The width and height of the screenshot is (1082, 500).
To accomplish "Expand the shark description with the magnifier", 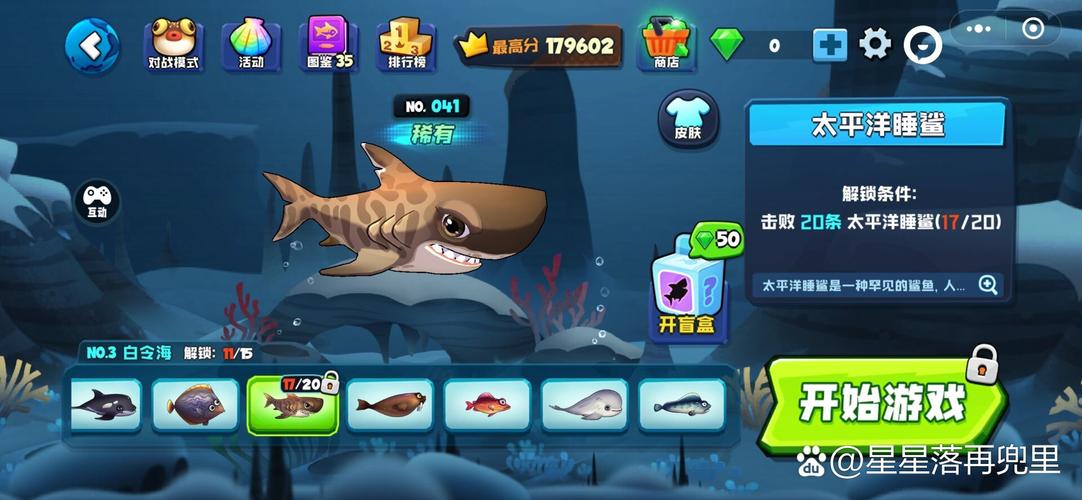I will tap(988, 285).
